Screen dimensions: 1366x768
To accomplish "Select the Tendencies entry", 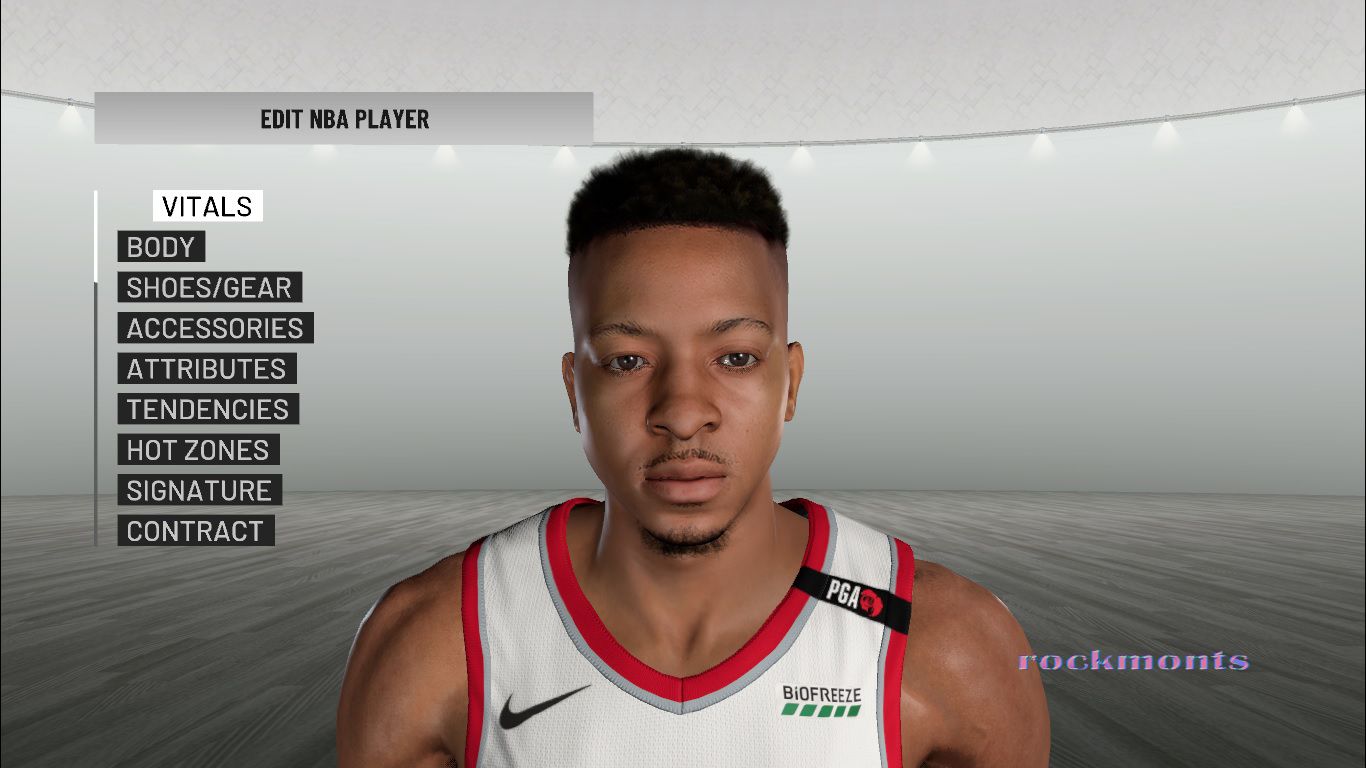I will (207, 409).
